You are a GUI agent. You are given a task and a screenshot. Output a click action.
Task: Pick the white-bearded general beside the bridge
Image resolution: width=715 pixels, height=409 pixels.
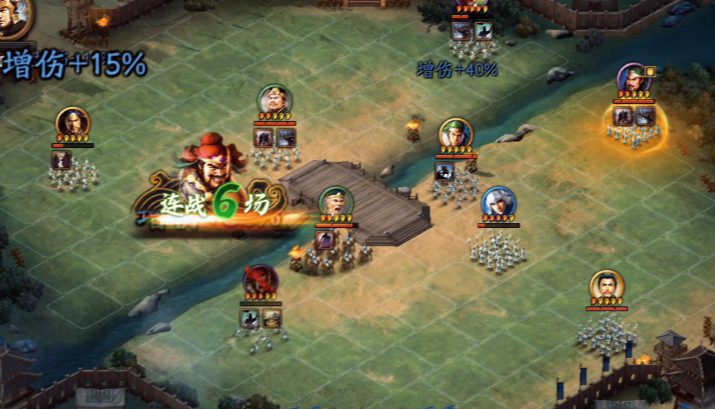[335, 203]
